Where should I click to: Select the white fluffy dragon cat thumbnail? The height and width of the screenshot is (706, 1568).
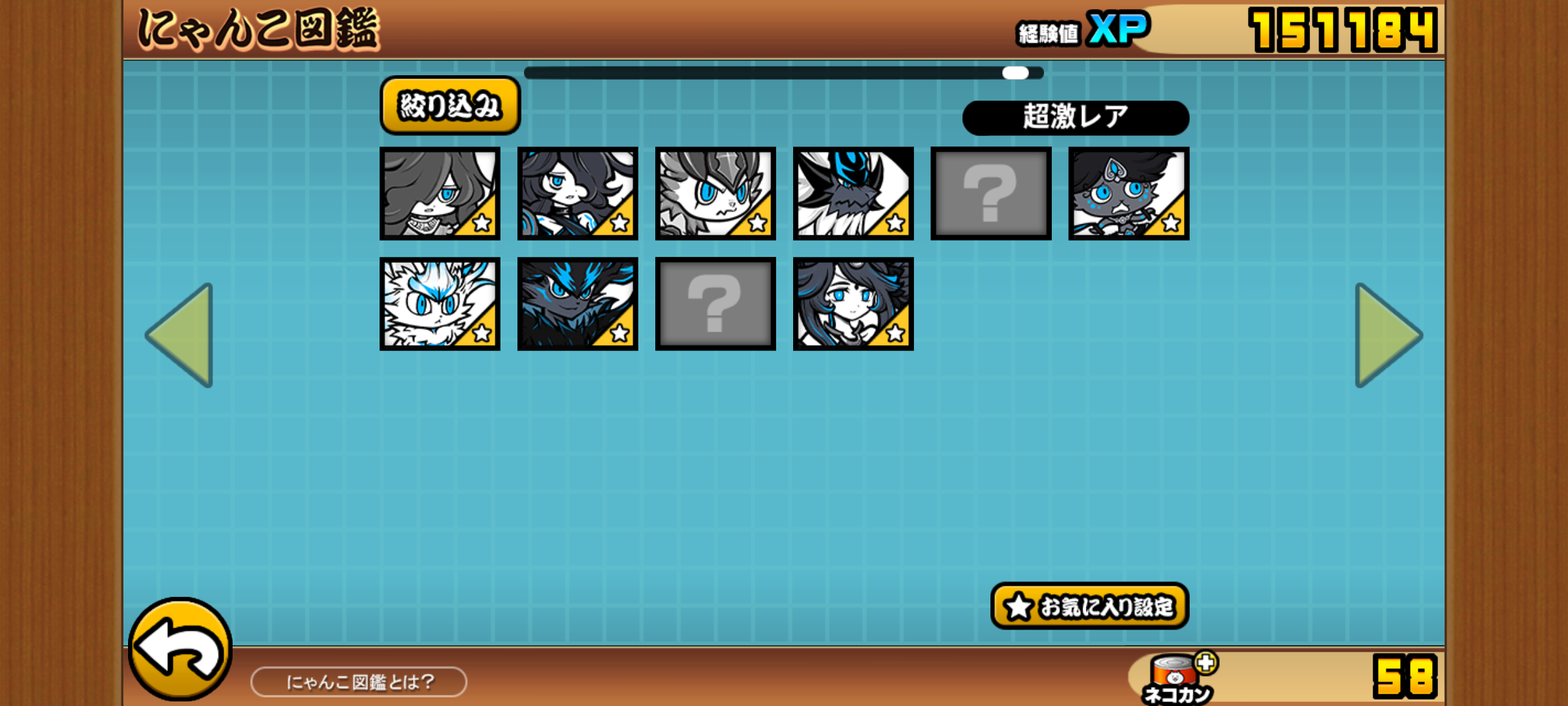pyautogui.click(x=440, y=304)
